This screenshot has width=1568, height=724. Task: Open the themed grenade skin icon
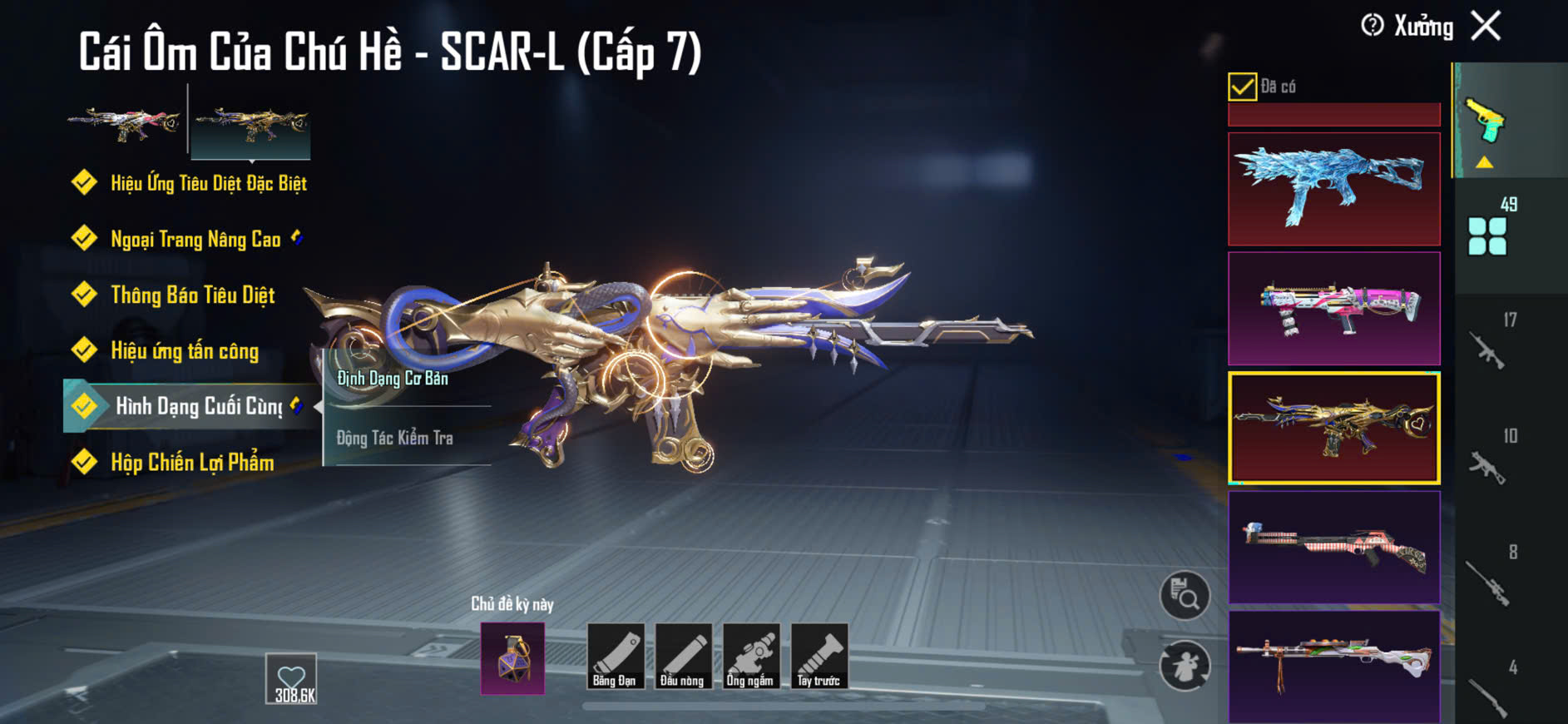pyautogui.click(x=512, y=658)
